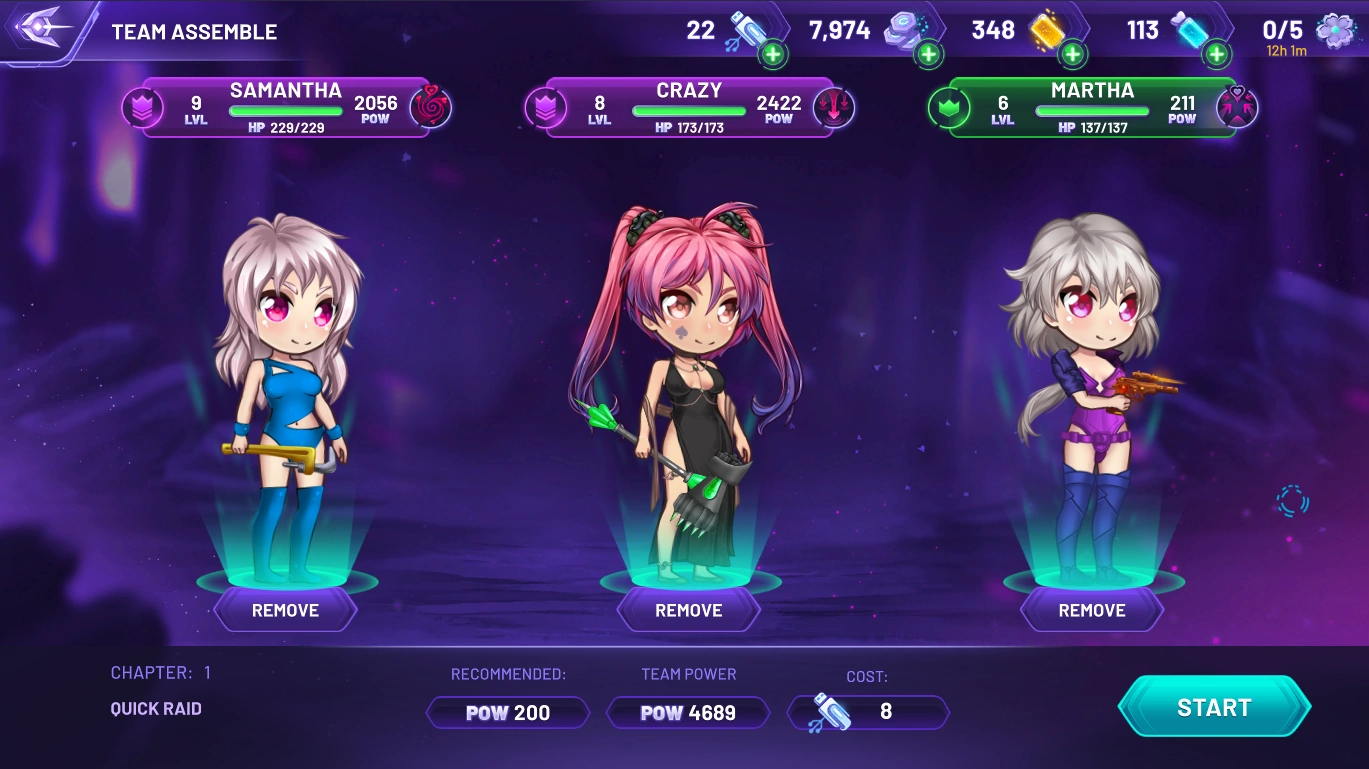Remove Crazy from the team
Screen dimensions: 1369x769
point(688,610)
